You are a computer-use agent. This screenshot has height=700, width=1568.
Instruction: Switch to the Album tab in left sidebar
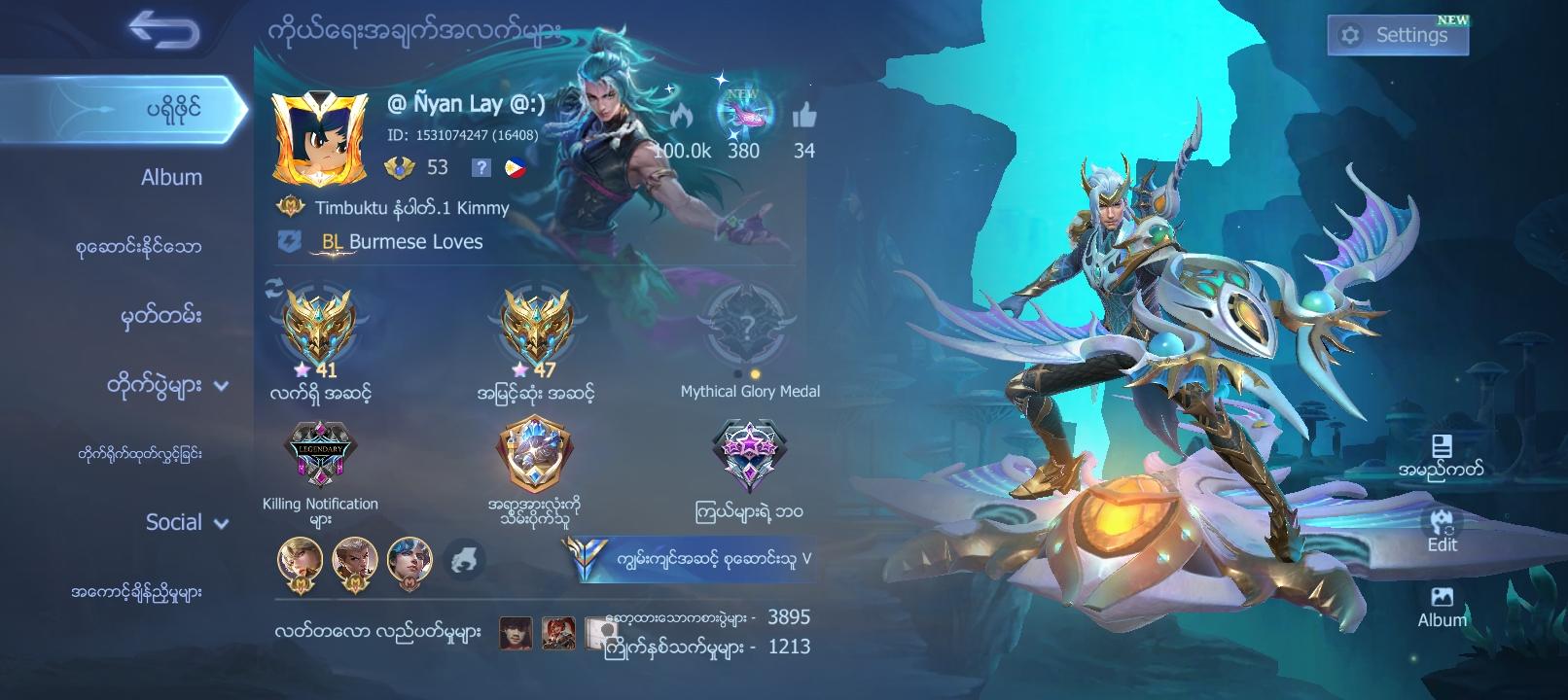point(169,177)
